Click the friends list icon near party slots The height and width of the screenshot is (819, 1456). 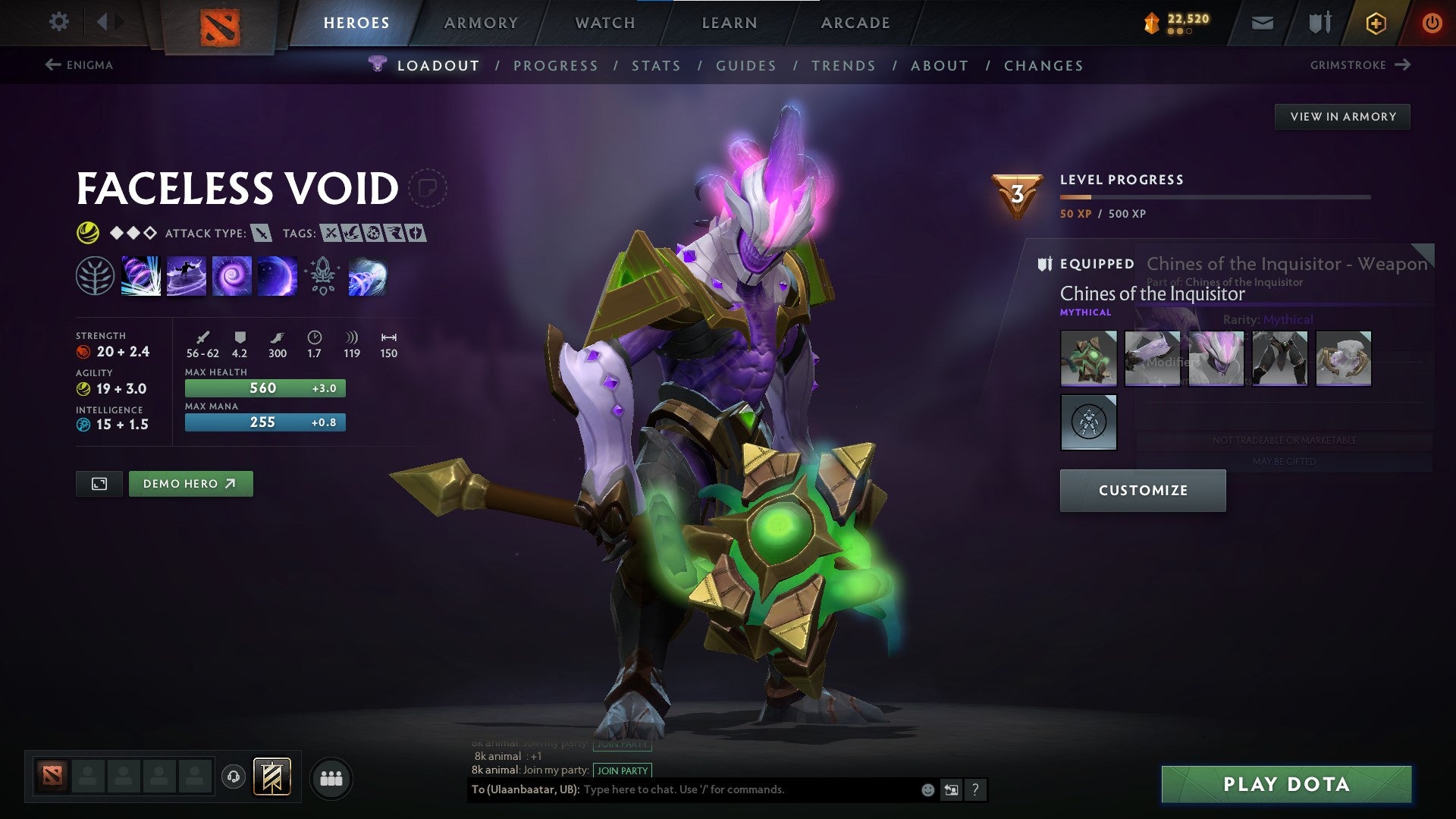click(331, 777)
